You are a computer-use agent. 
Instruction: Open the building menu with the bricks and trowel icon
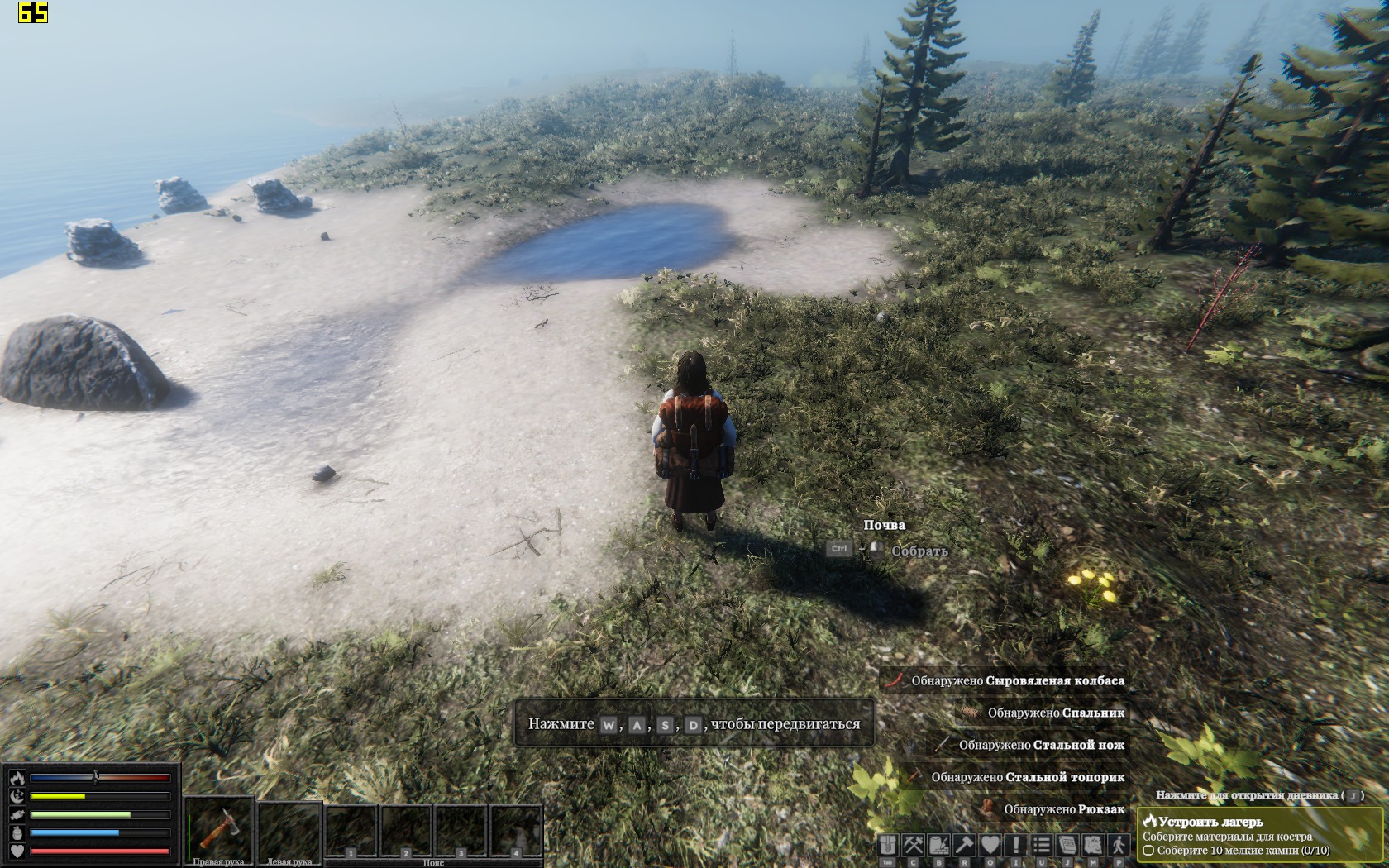coord(939,845)
